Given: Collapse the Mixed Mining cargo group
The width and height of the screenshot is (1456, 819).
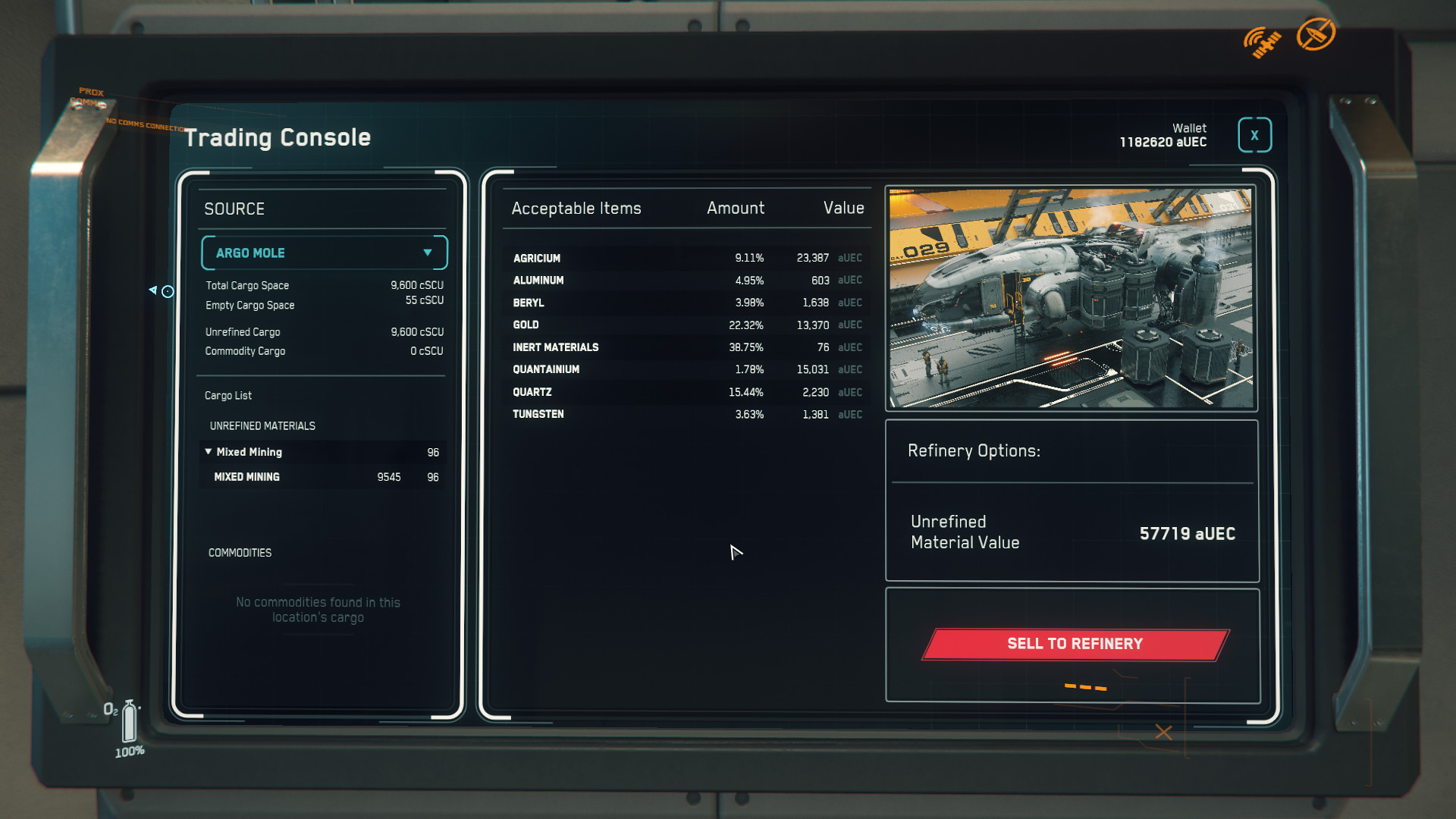Looking at the screenshot, I should [x=209, y=452].
